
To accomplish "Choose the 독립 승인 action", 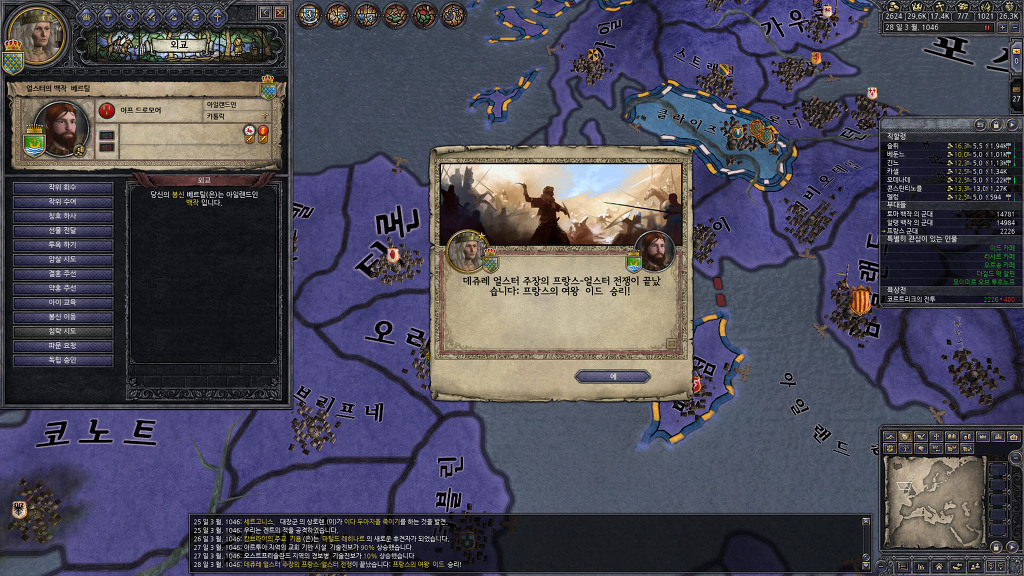I will coord(63,360).
